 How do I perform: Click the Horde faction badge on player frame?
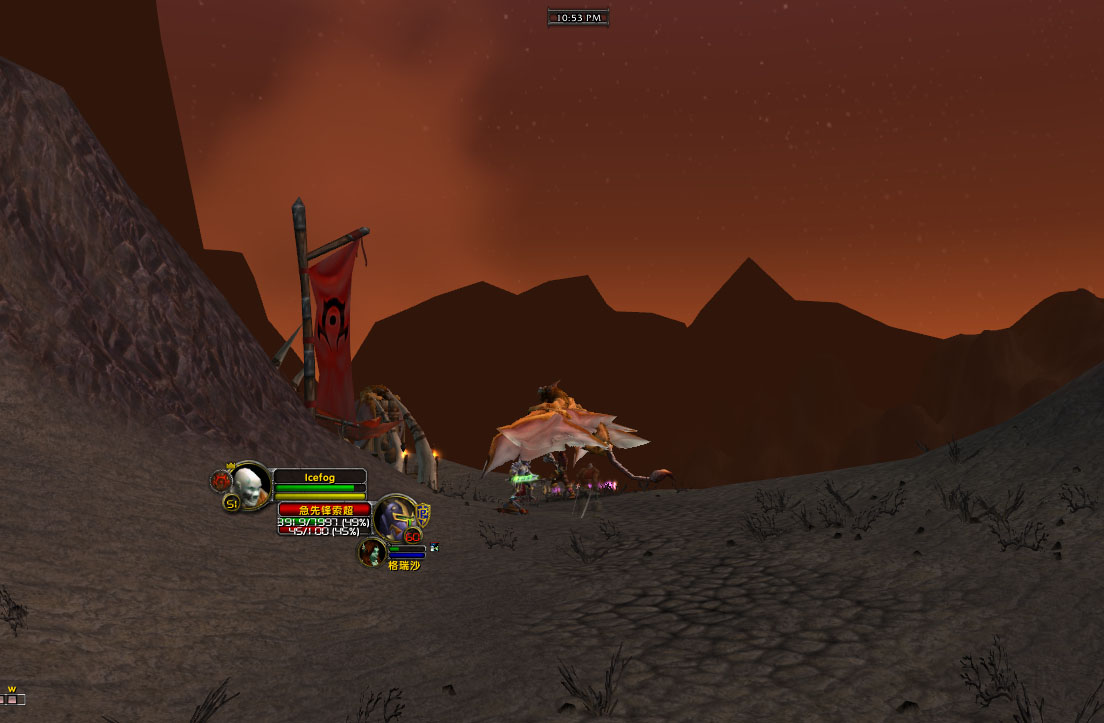[221, 481]
